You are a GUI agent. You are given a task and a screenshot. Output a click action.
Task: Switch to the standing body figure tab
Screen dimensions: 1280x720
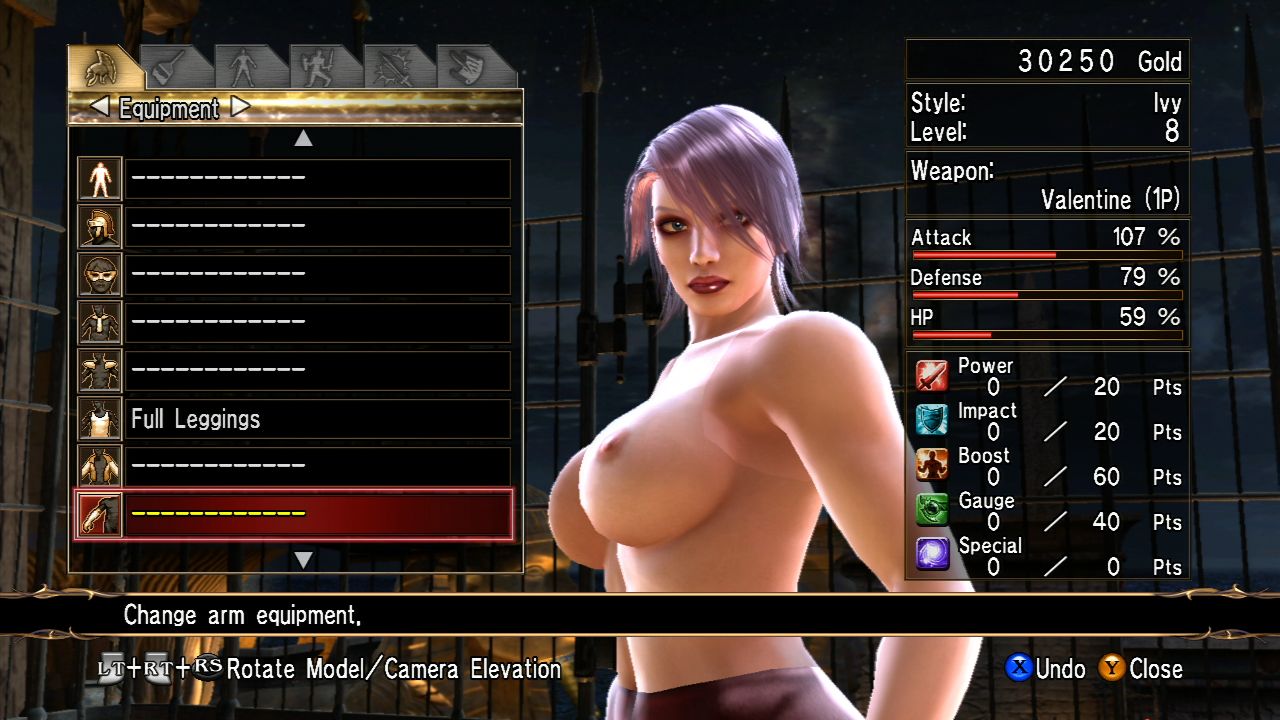(243, 68)
